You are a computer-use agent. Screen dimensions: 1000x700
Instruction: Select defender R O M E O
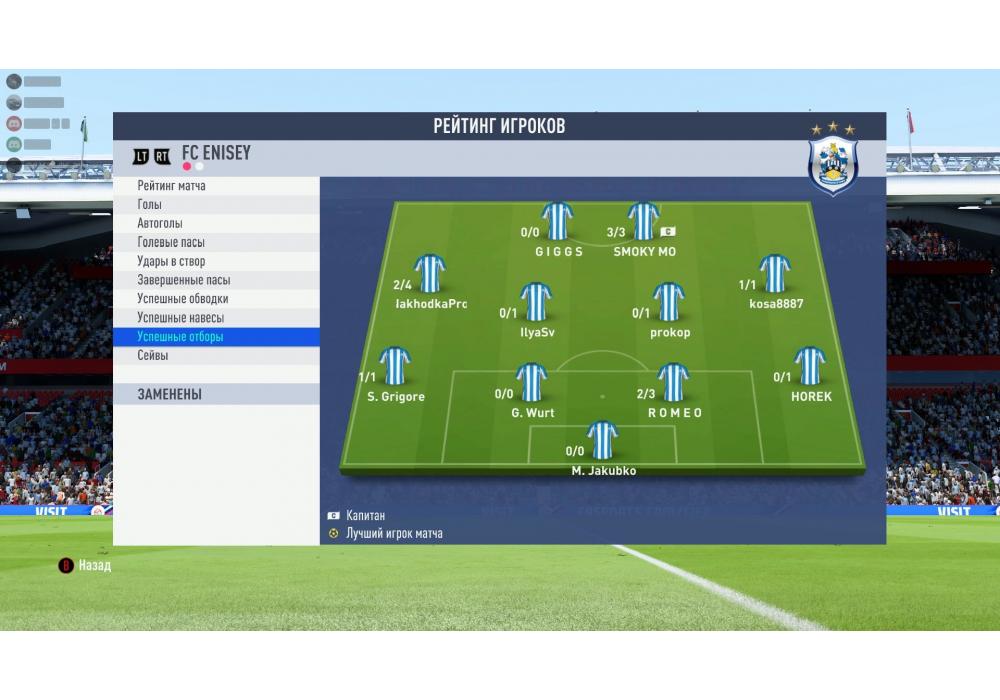[673, 382]
